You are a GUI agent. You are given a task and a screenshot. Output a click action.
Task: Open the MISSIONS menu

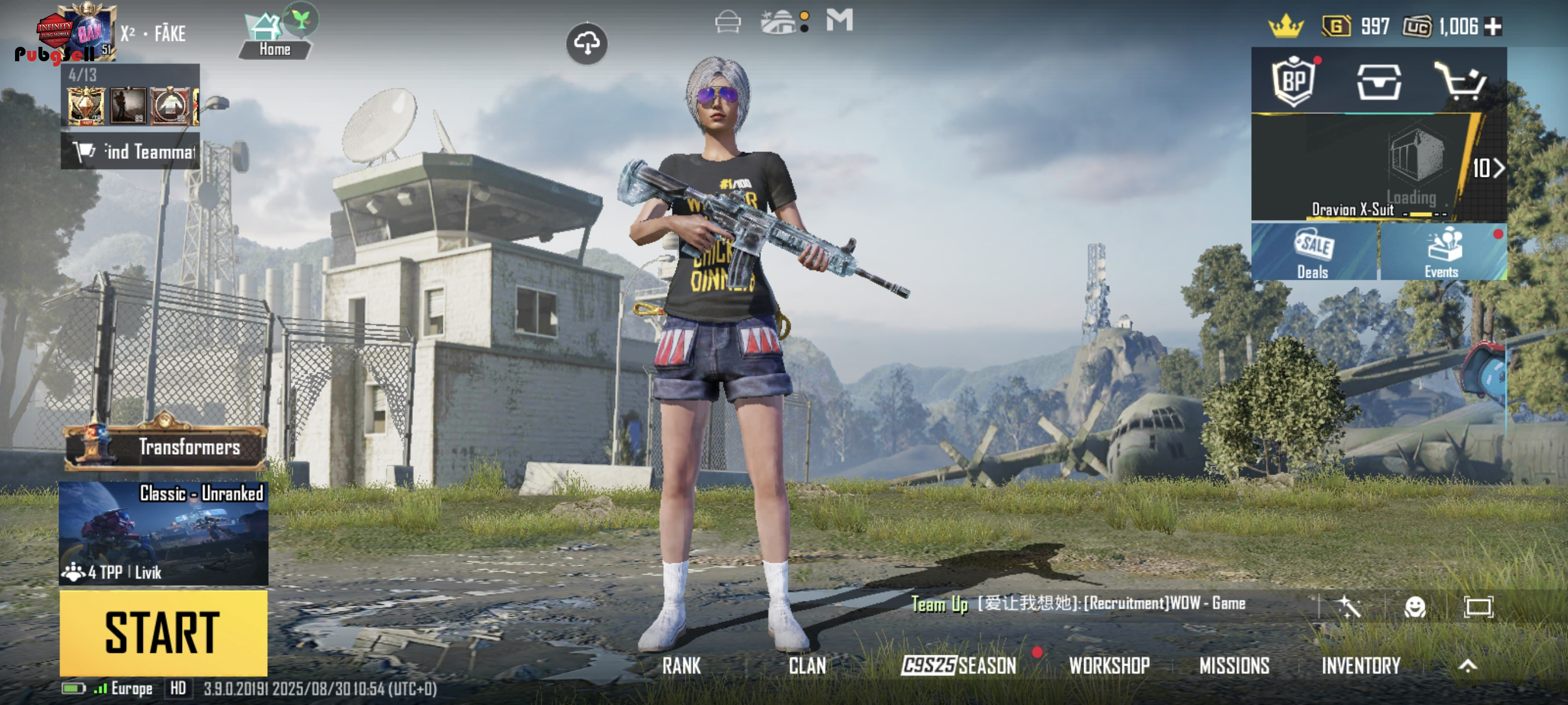tap(1234, 666)
